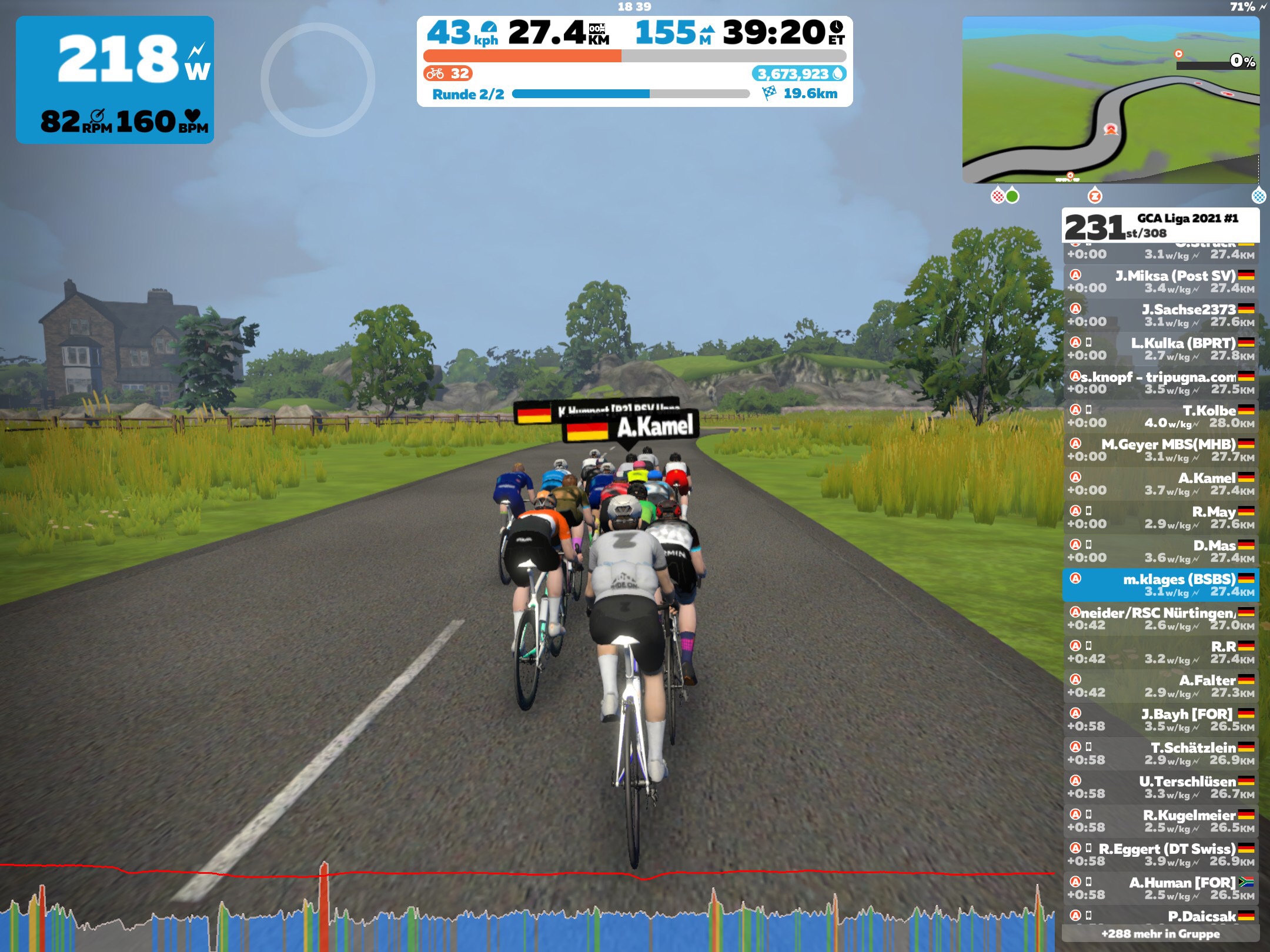Choose A.Kamel in the riders list
Image resolution: width=1270 pixels, height=952 pixels.
[1161, 484]
